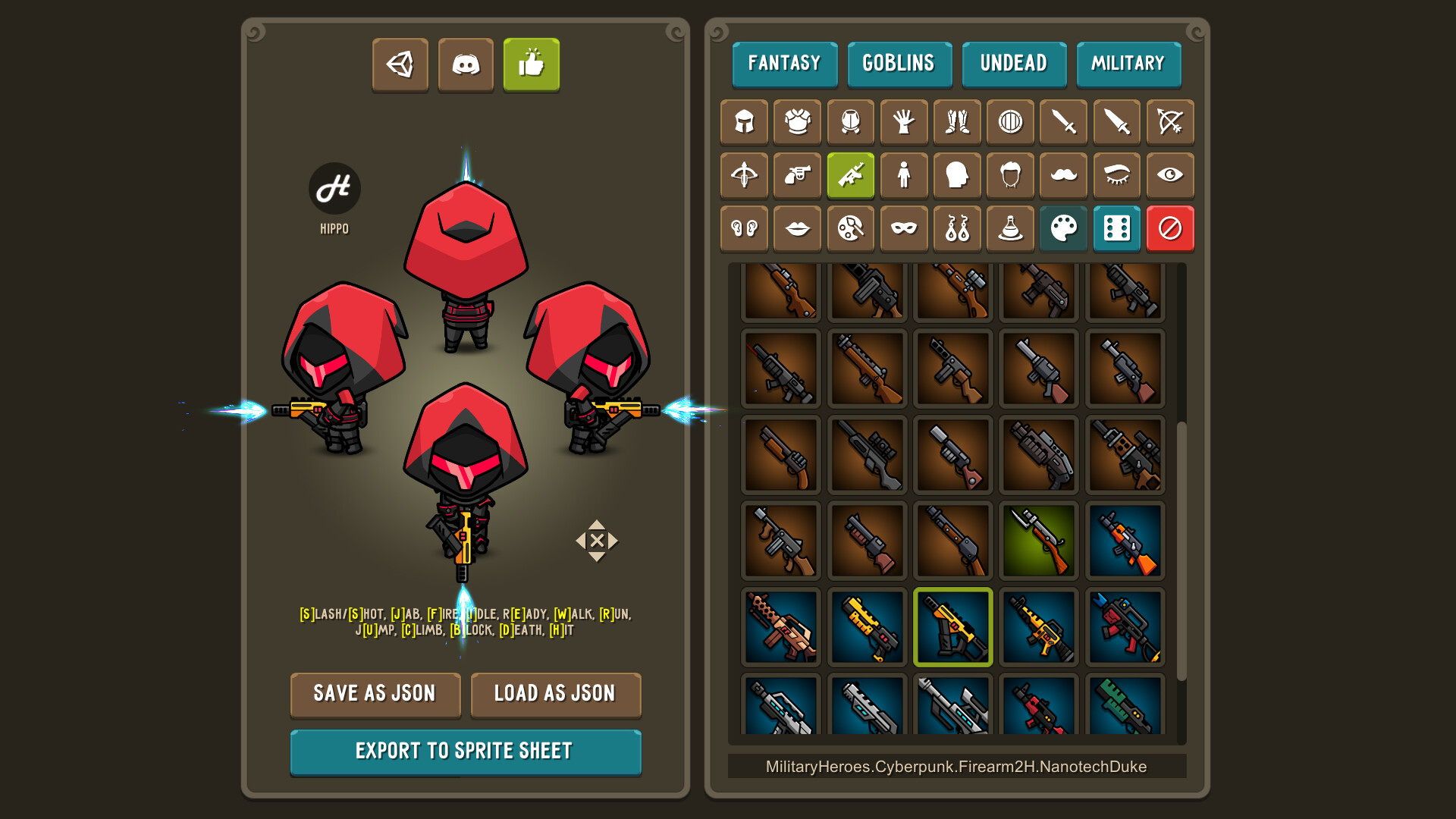Click EXPORT TO SPRITE SHEET button
The width and height of the screenshot is (1456, 819).
coord(466,751)
